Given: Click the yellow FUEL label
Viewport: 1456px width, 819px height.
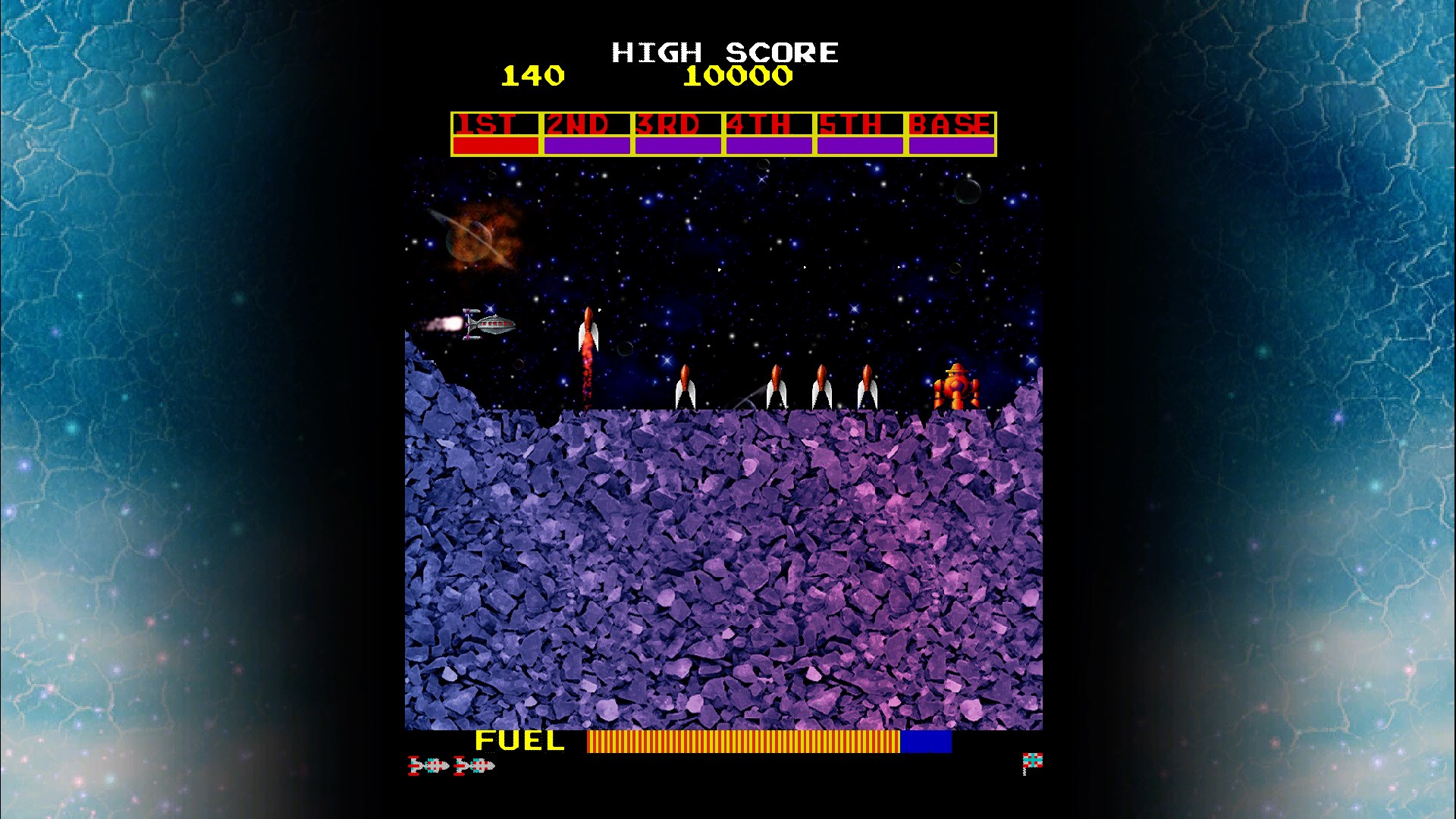Looking at the screenshot, I should (x=519, y=741).
